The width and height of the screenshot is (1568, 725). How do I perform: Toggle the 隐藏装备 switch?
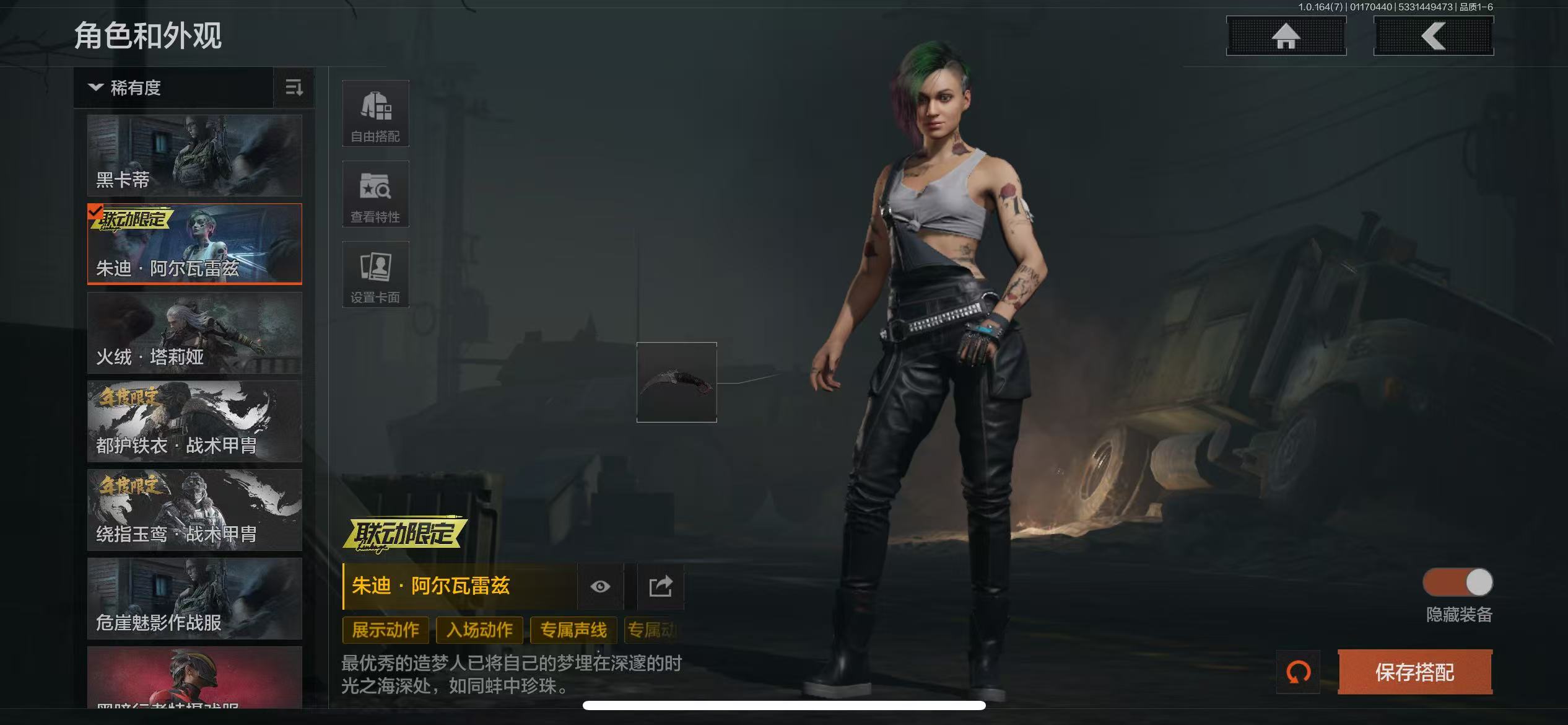tap(1458, 582)
